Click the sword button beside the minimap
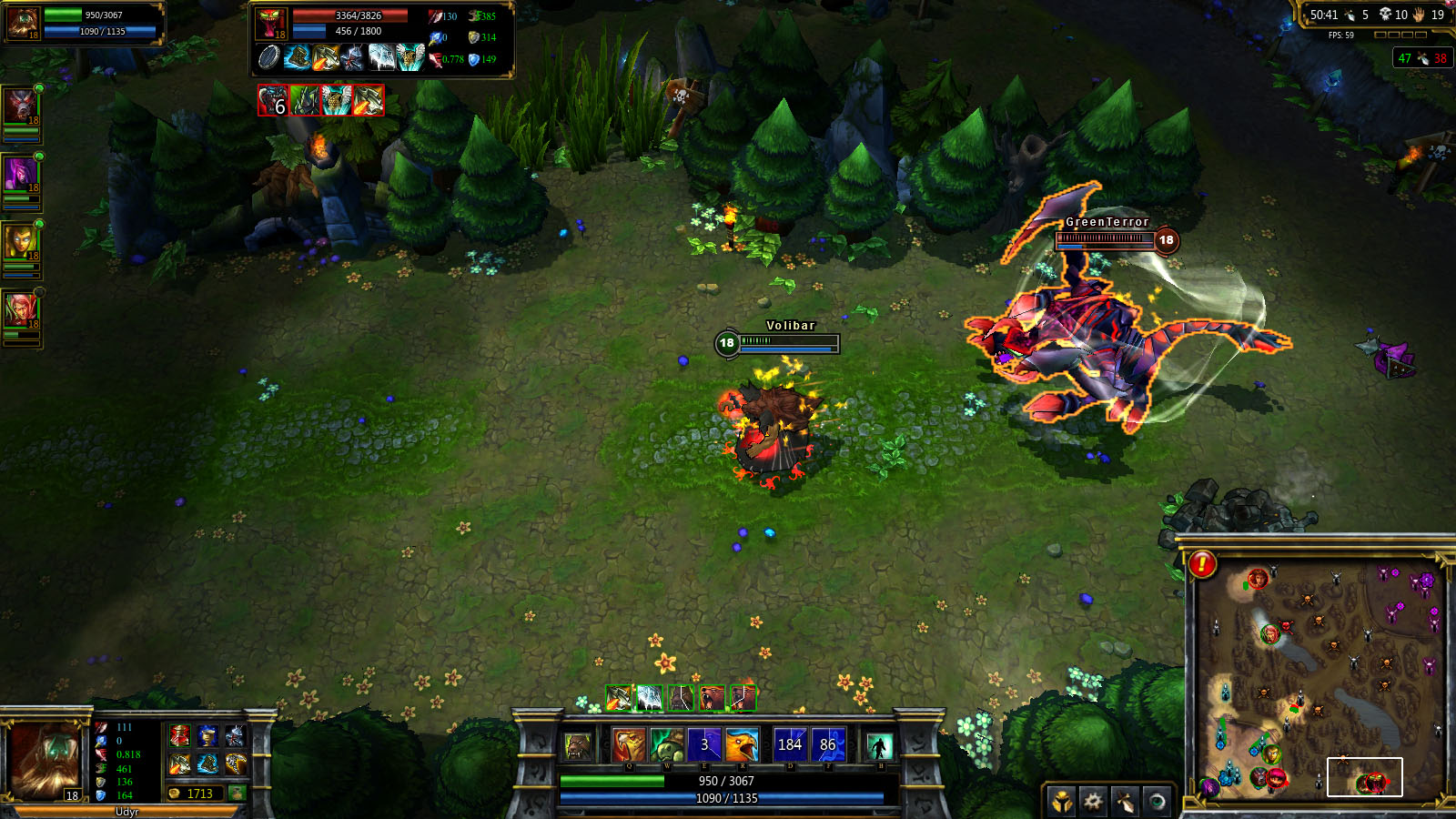 (x=1126, y=801)
